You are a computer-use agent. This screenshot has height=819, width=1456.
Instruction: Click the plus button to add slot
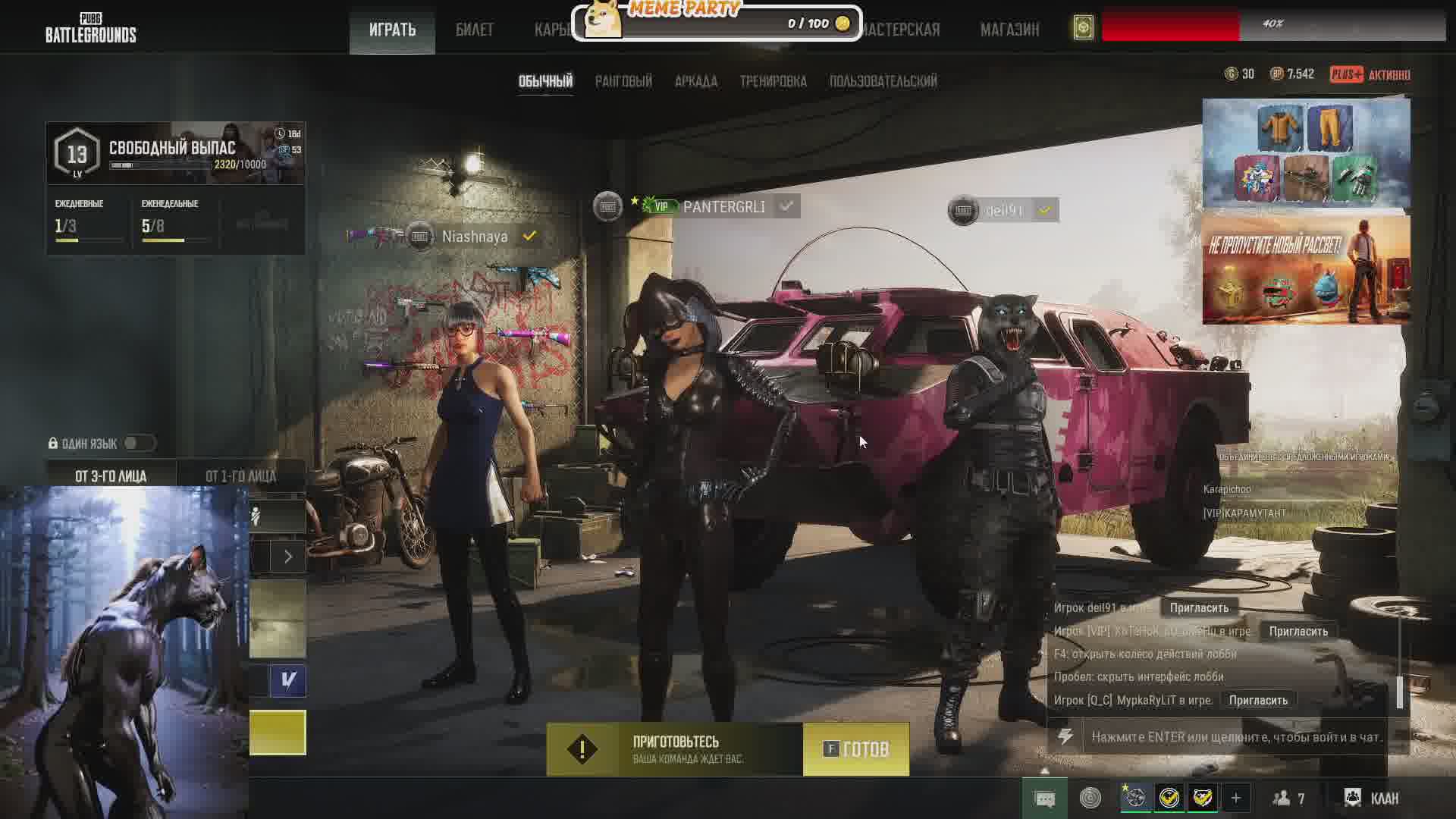coord(1235,798)
